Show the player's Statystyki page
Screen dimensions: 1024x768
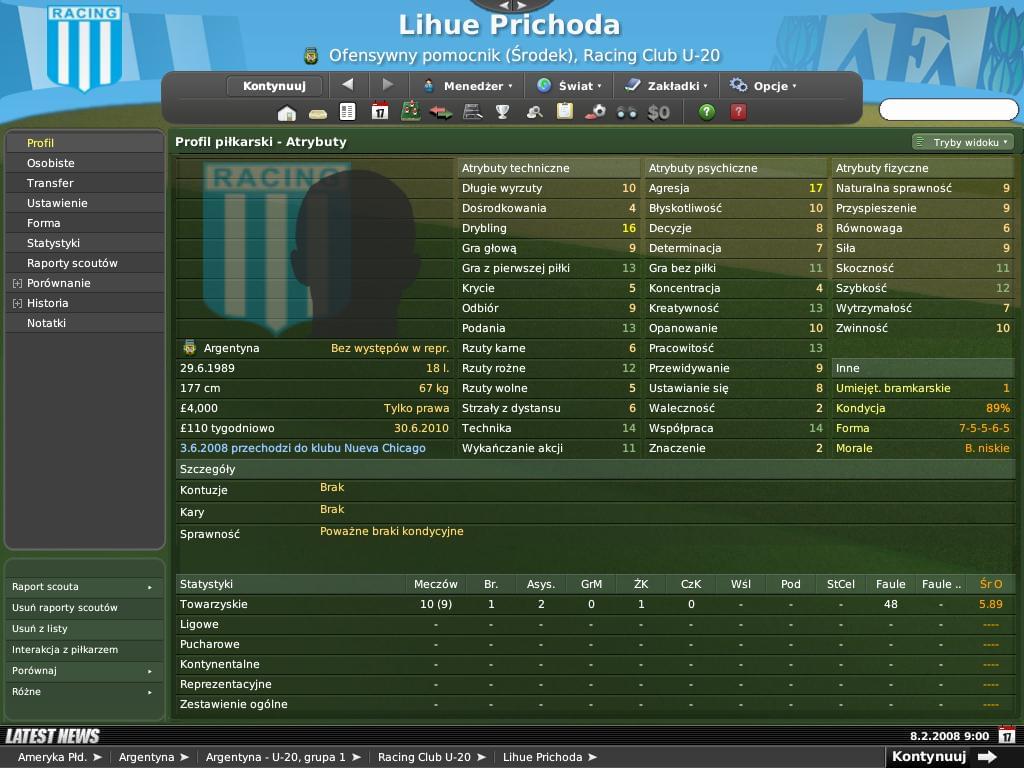click(54, 243)
